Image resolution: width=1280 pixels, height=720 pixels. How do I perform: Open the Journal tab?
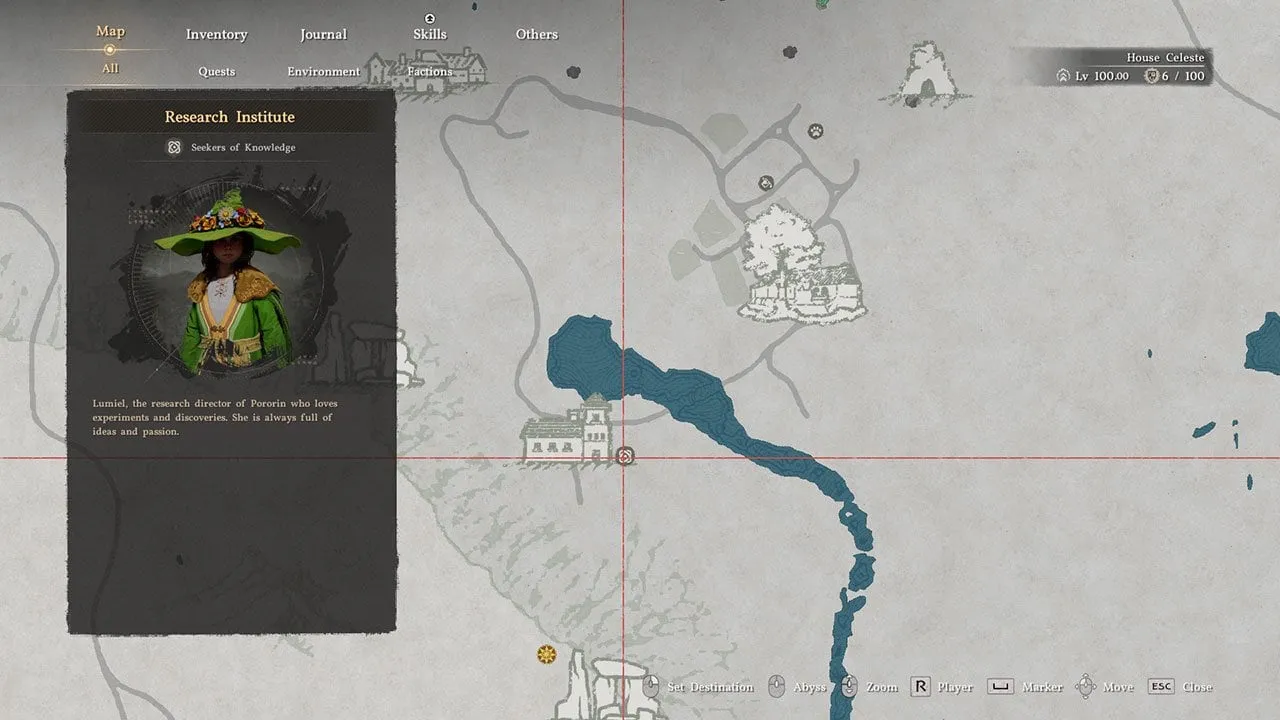[323, 34]
